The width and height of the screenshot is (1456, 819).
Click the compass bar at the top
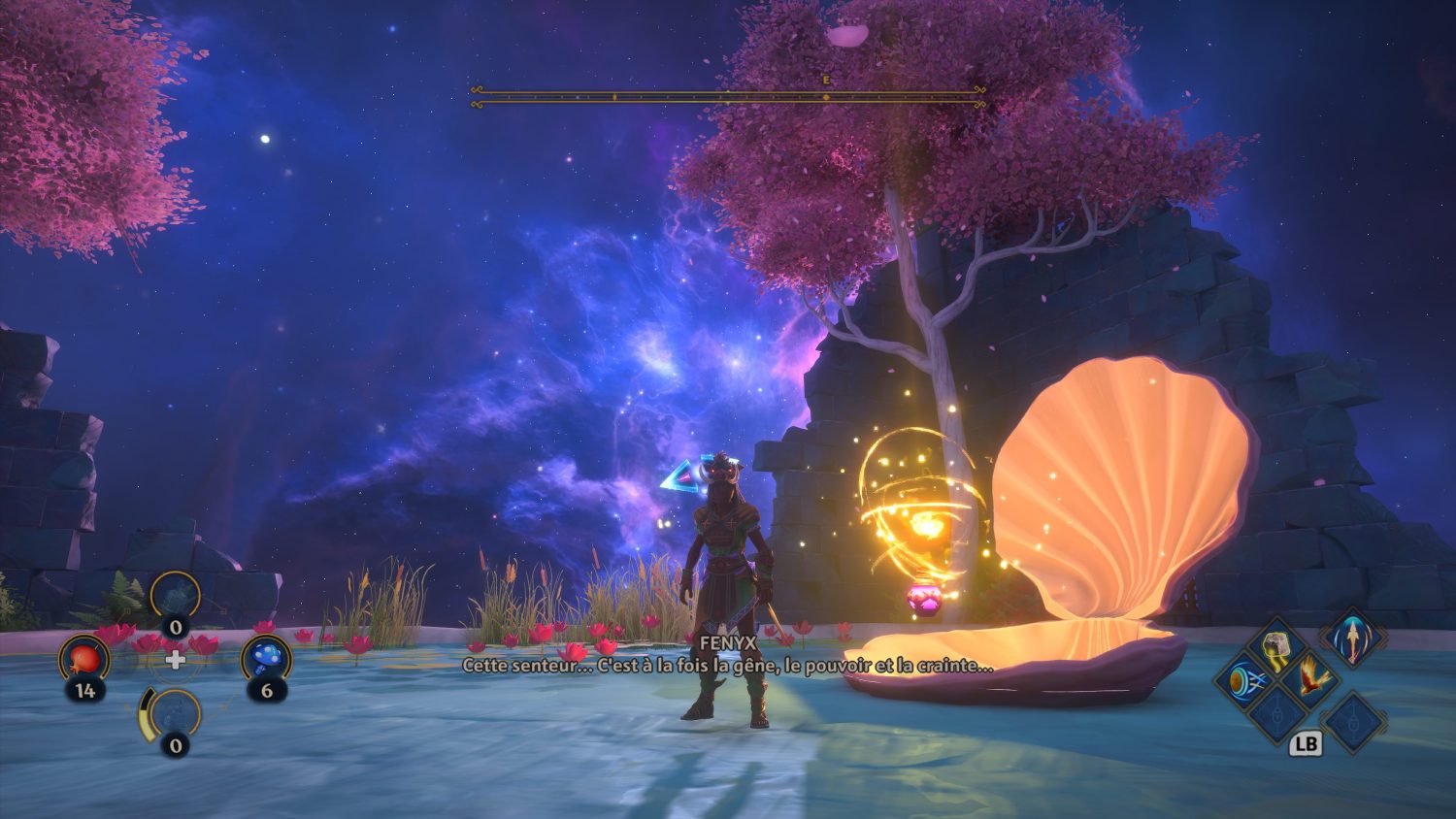pos(728,96)
